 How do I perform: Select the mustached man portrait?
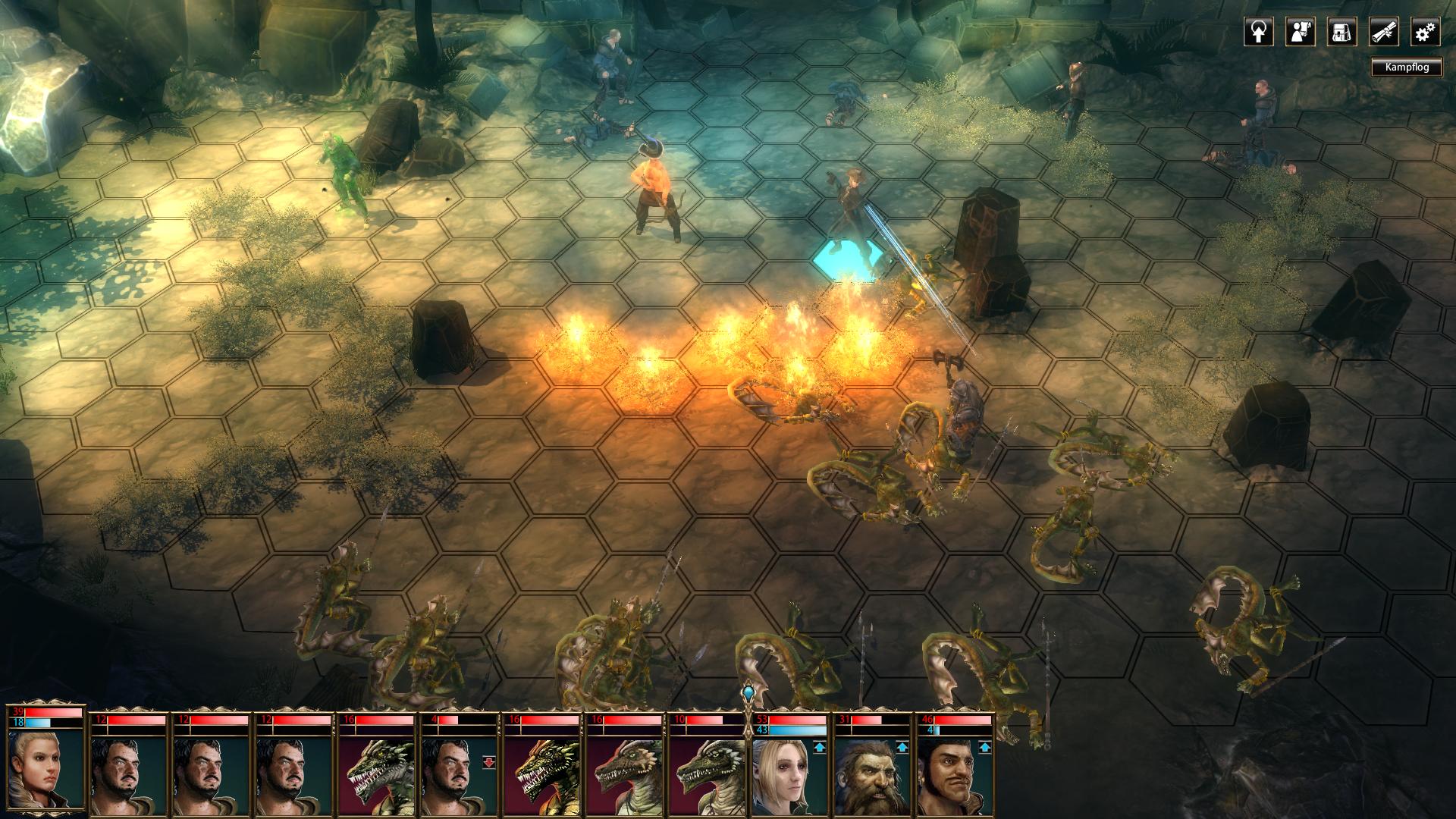click(x=954, y=772)
